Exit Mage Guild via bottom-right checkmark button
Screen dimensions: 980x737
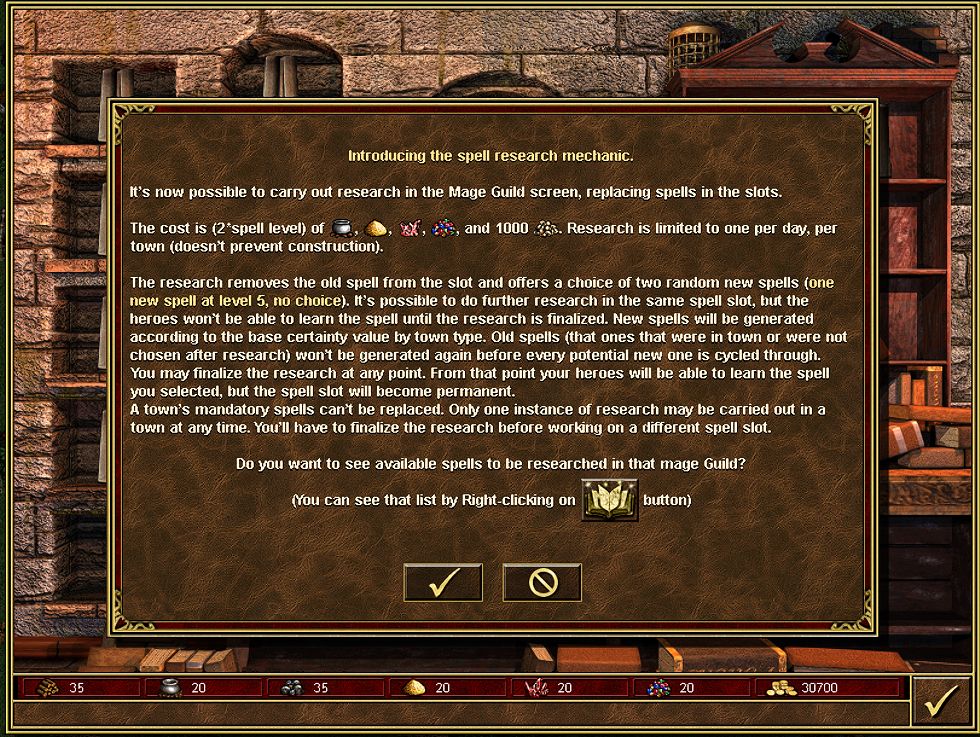(x=939, y=702)
